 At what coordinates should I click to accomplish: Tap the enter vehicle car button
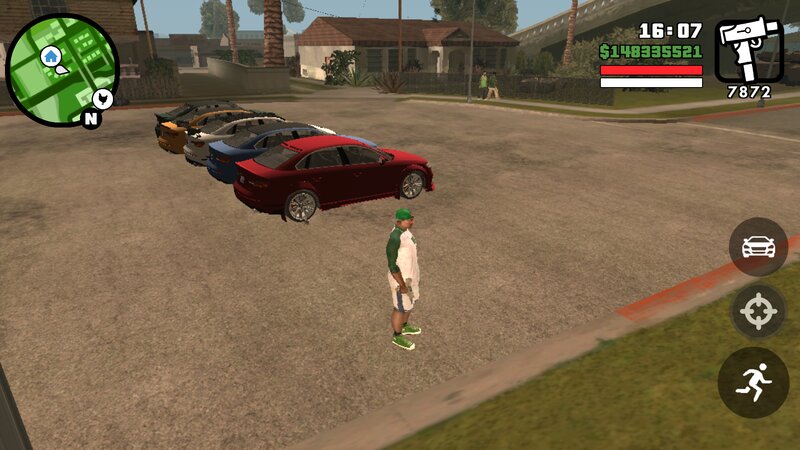coord(758,247)
